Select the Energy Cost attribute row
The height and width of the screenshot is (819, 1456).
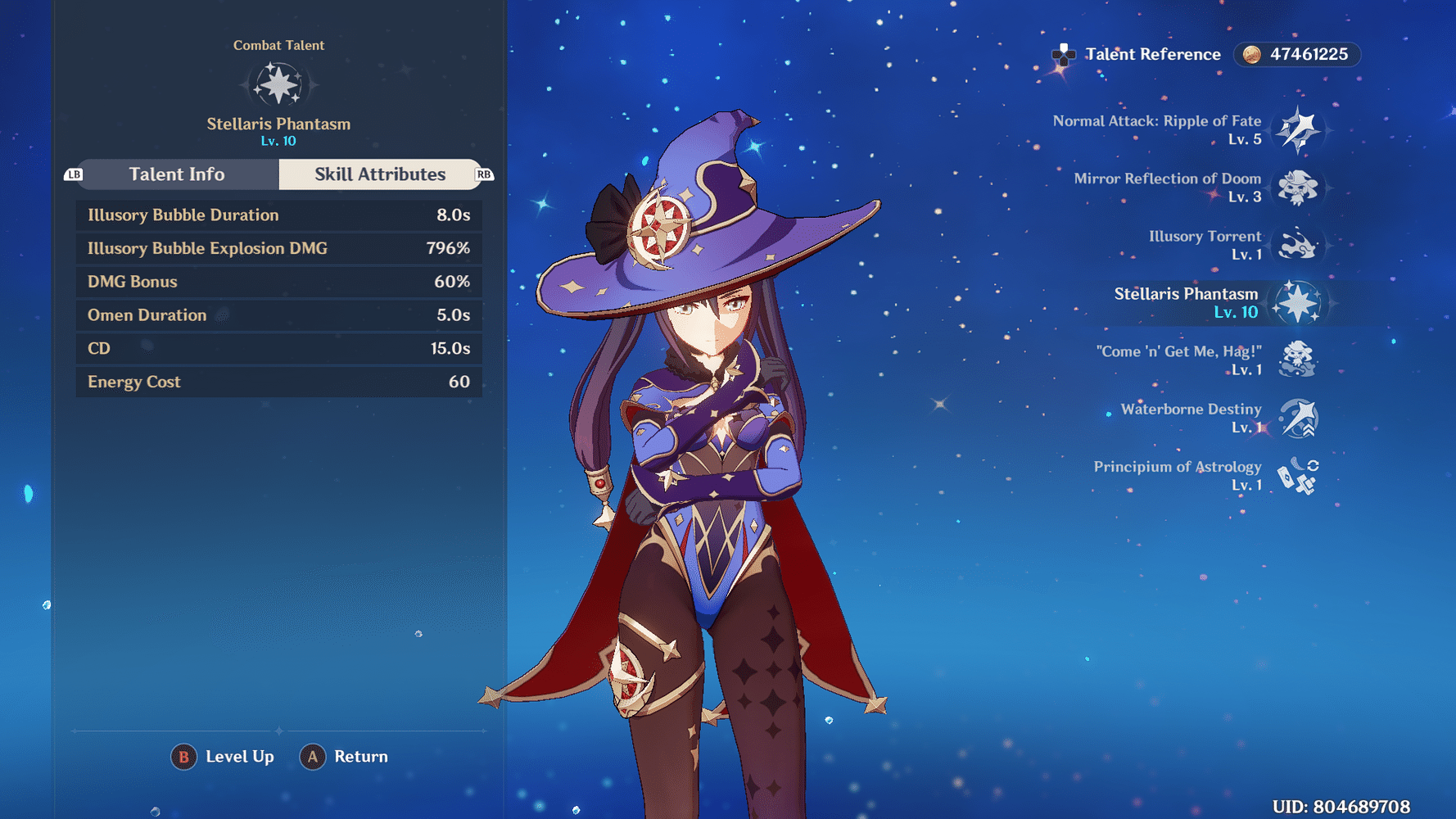coord(278,381)
